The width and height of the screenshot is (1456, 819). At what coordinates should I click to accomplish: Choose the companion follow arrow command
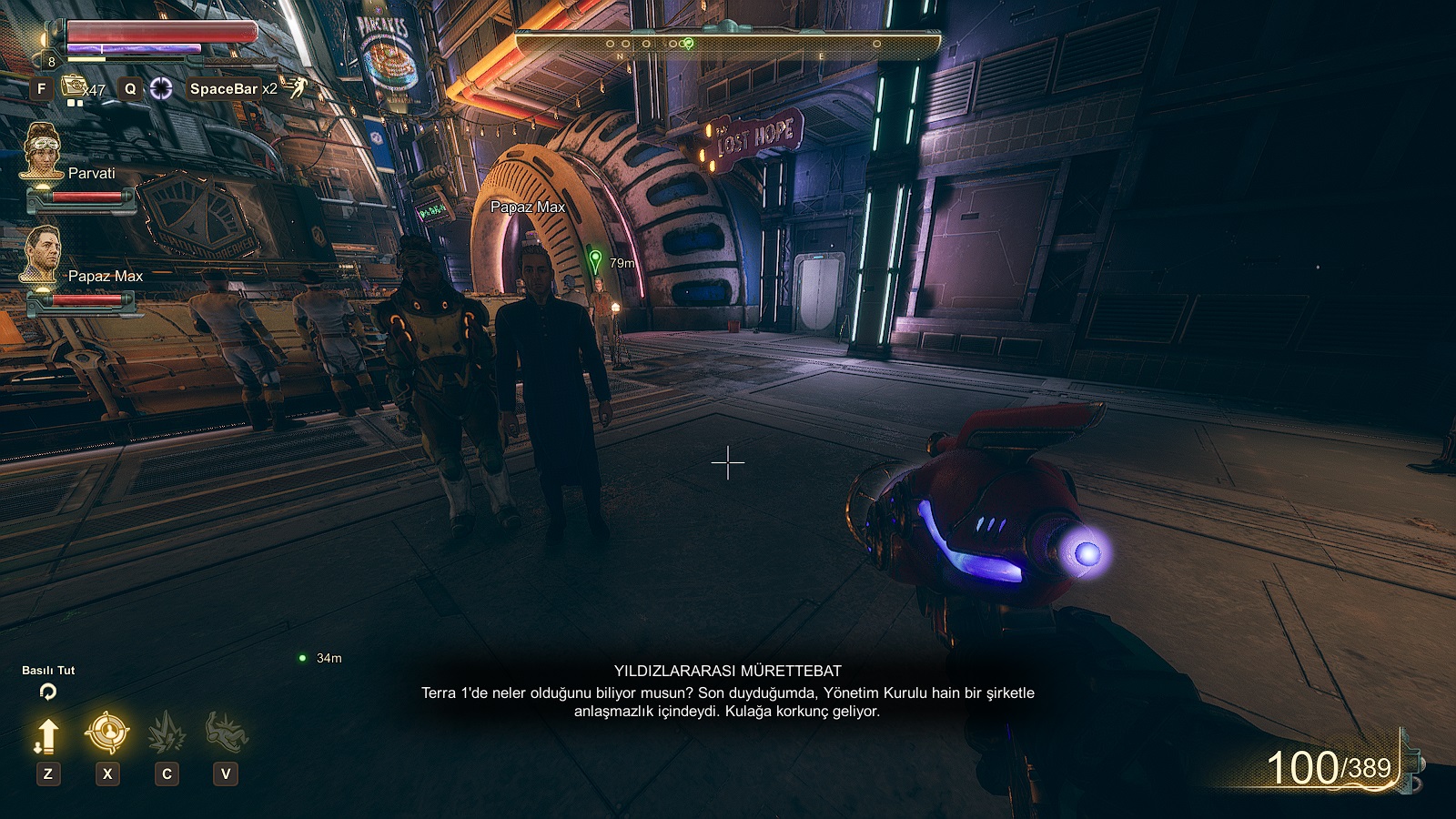[x=47, y=735]
